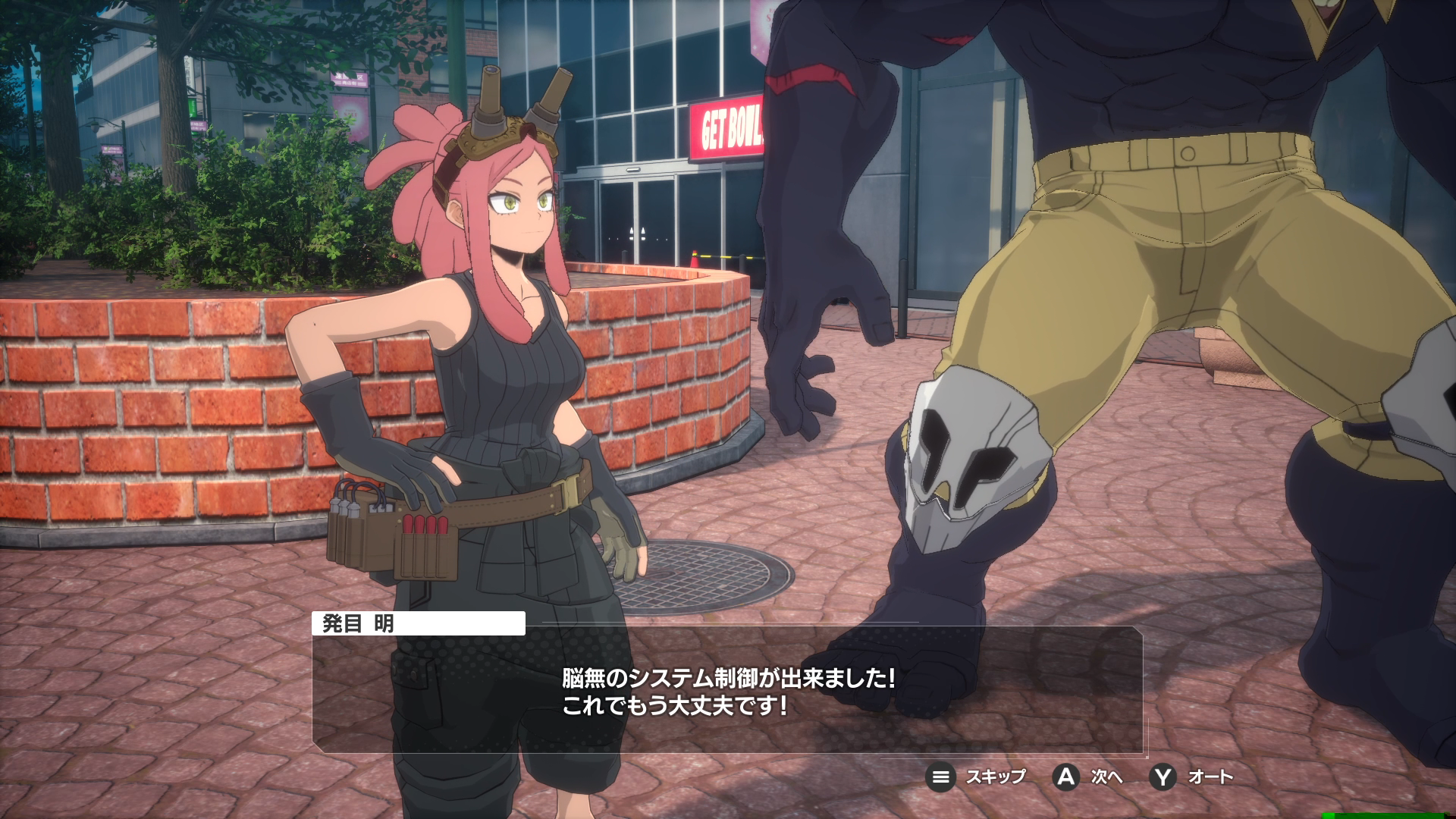Click the dialogue text box to continue
The image size is (1456, 819).
coord(726,692)
